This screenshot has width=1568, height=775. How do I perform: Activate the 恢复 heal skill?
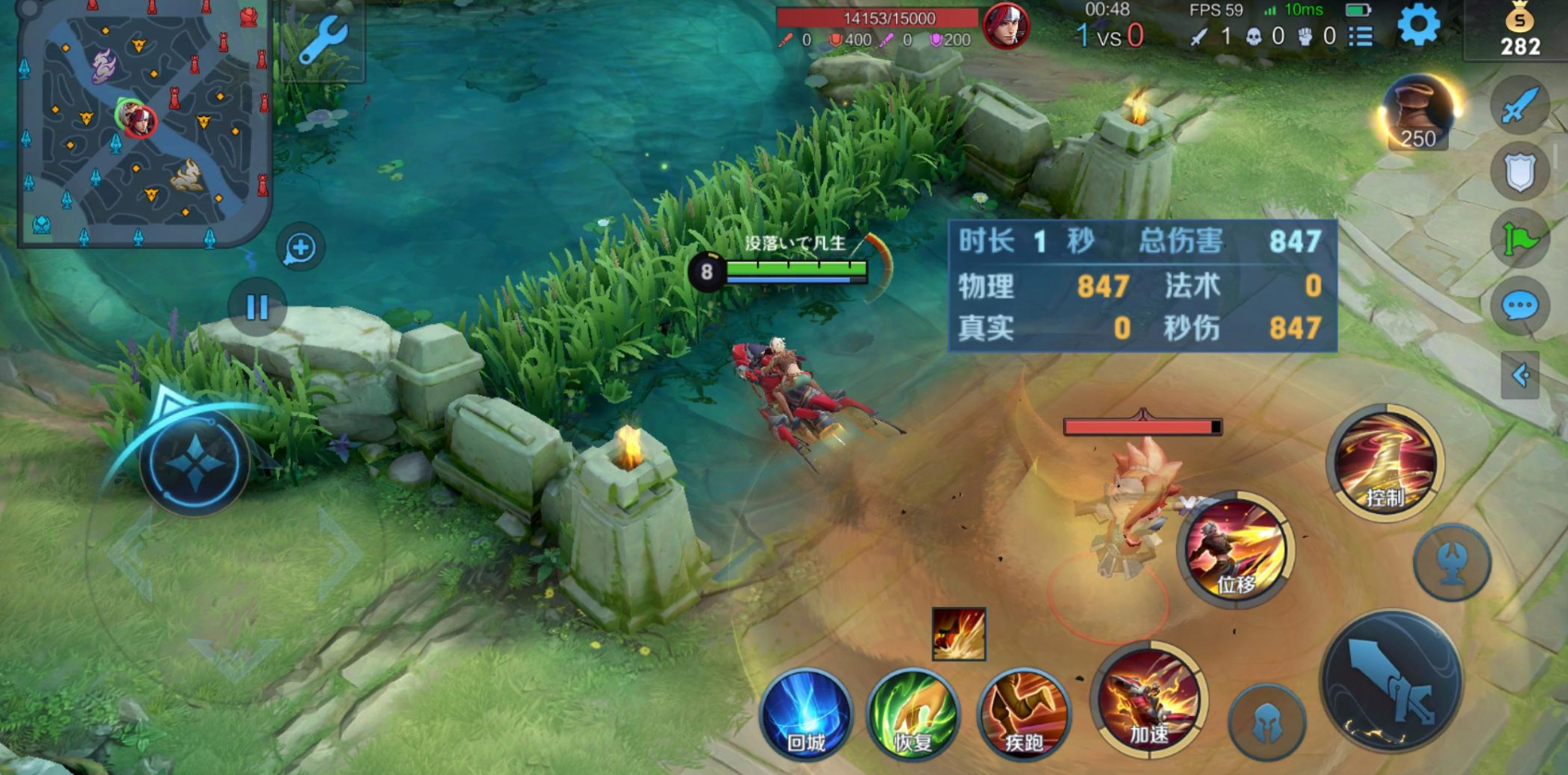click(914, 714)
